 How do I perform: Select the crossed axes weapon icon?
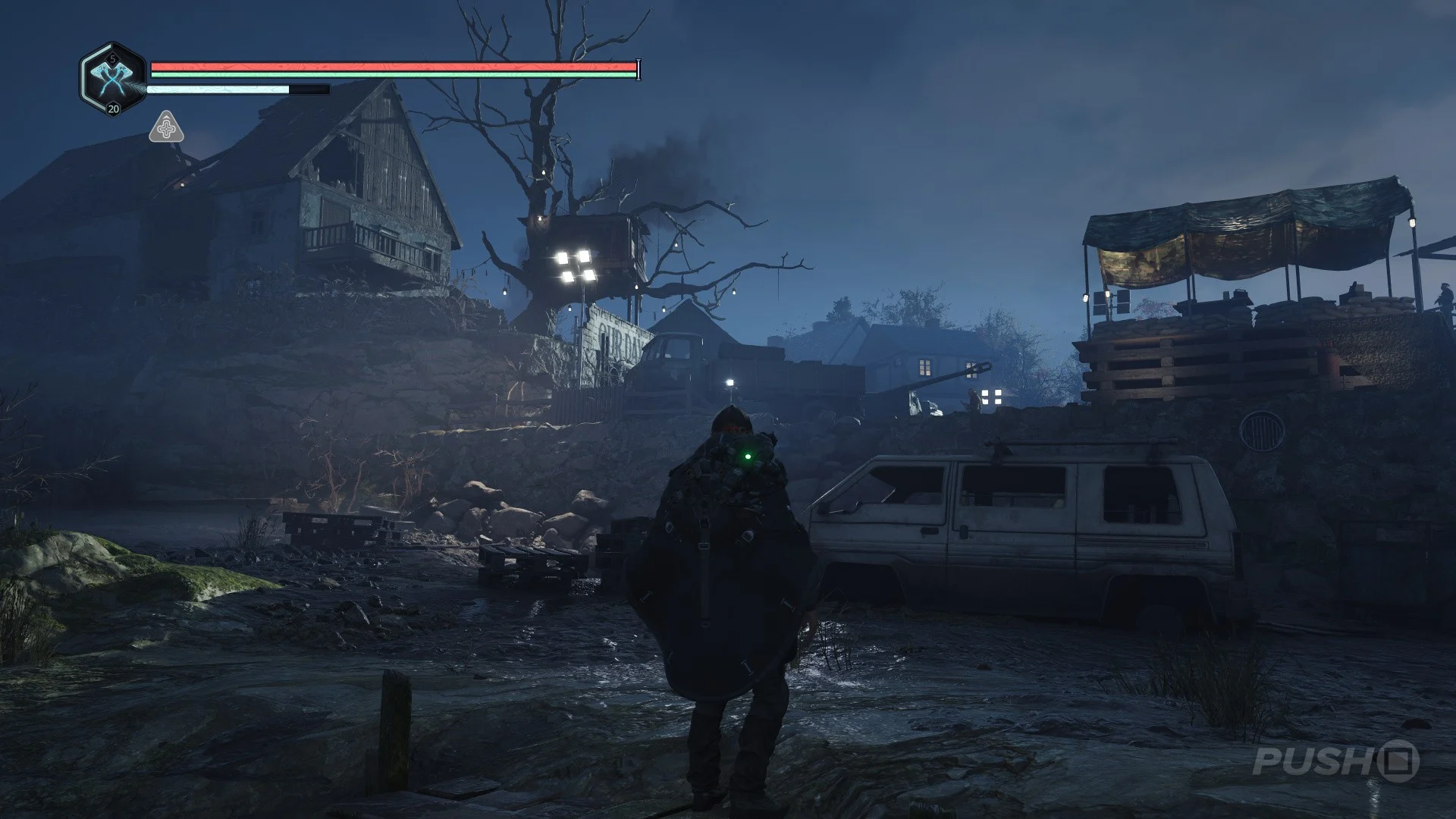tap(113, 78)
